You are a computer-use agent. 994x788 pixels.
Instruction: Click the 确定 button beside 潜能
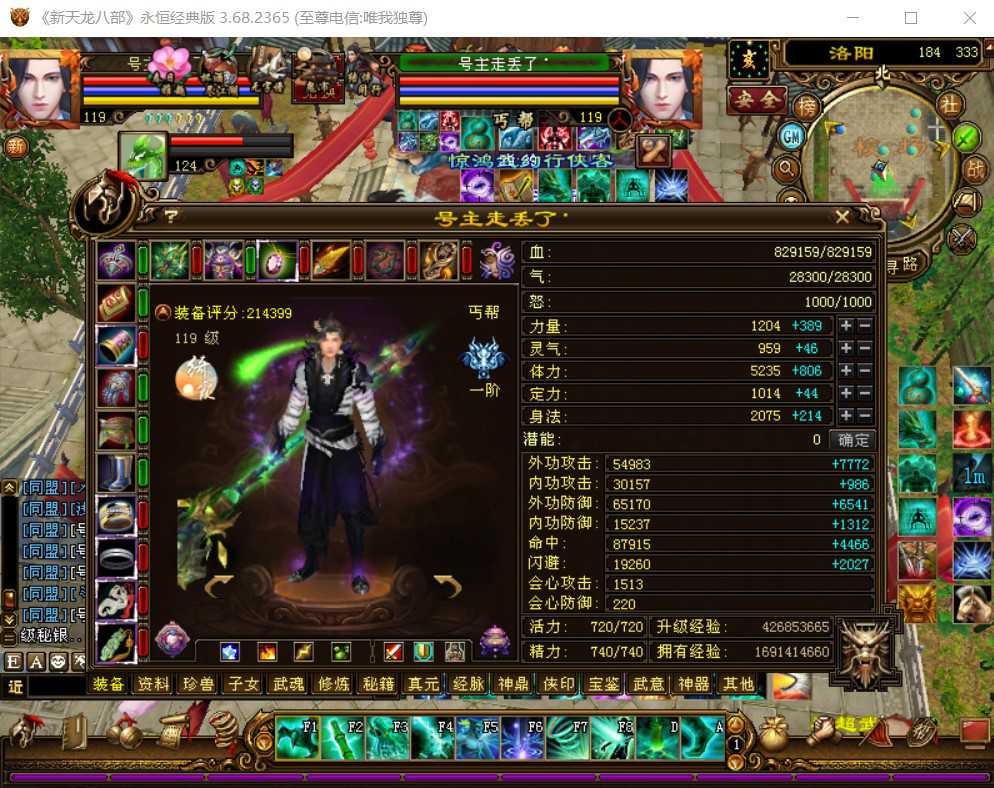click(x=853, y=439)
